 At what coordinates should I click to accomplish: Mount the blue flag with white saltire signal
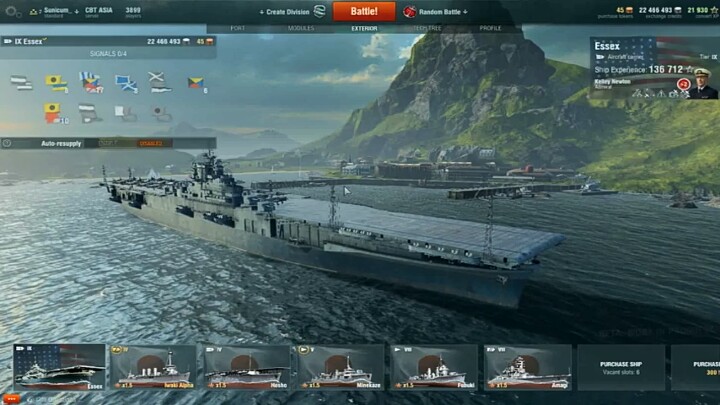click(x=126, y=83)
